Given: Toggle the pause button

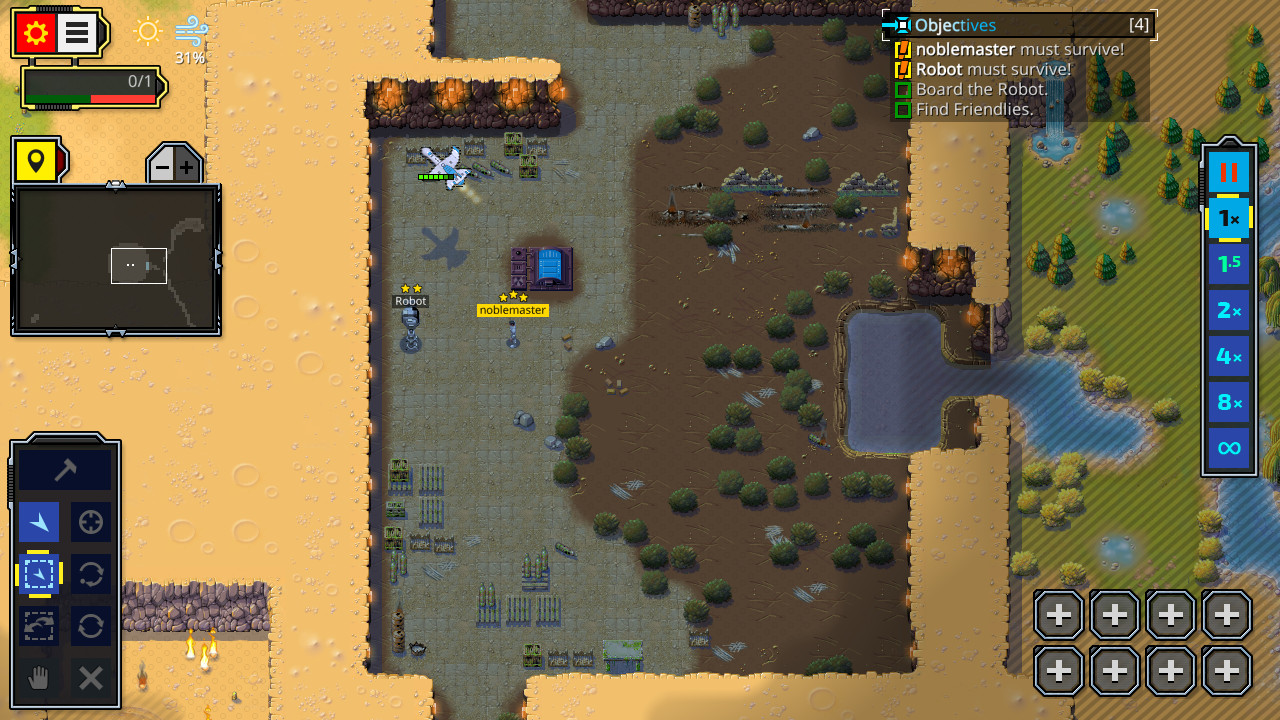Looking at the screenshot, I should (1228, 171).
